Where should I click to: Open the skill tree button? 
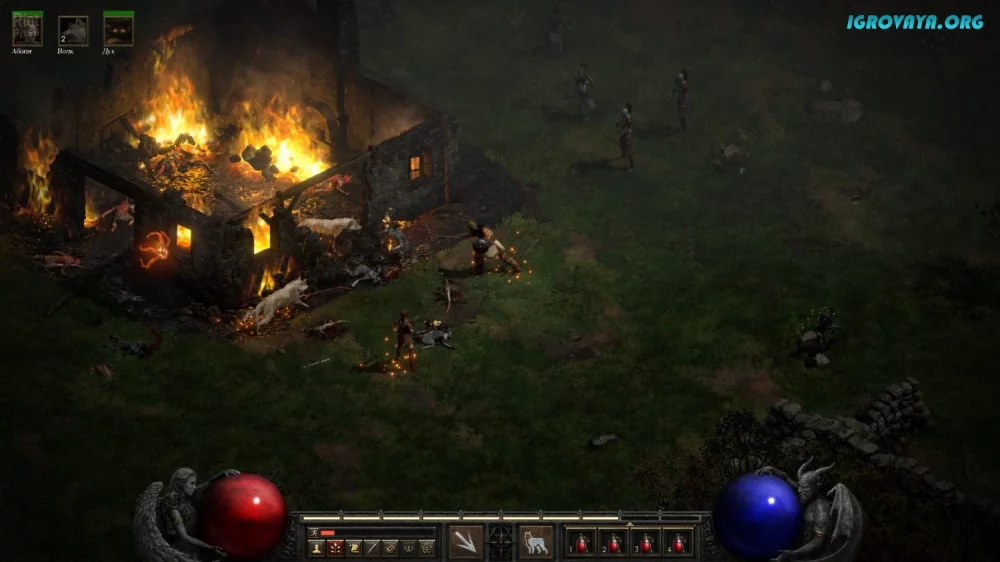[335, 547]
